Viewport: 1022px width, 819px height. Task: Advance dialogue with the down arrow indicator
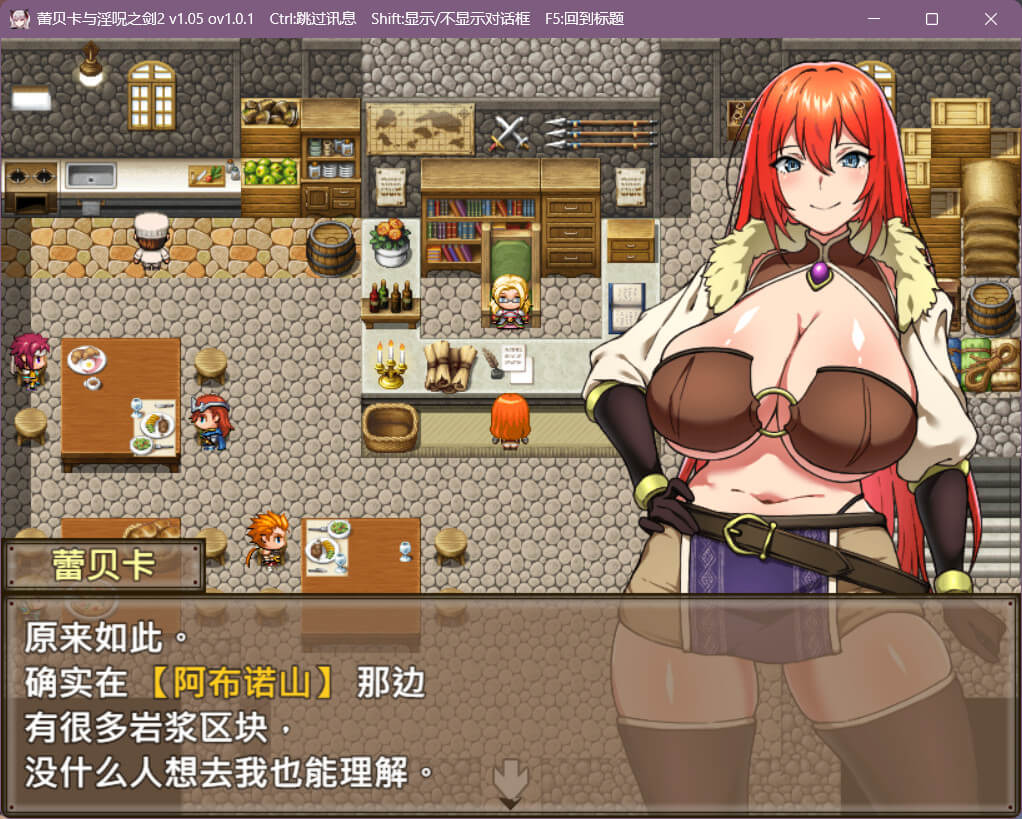coord(510,781)
